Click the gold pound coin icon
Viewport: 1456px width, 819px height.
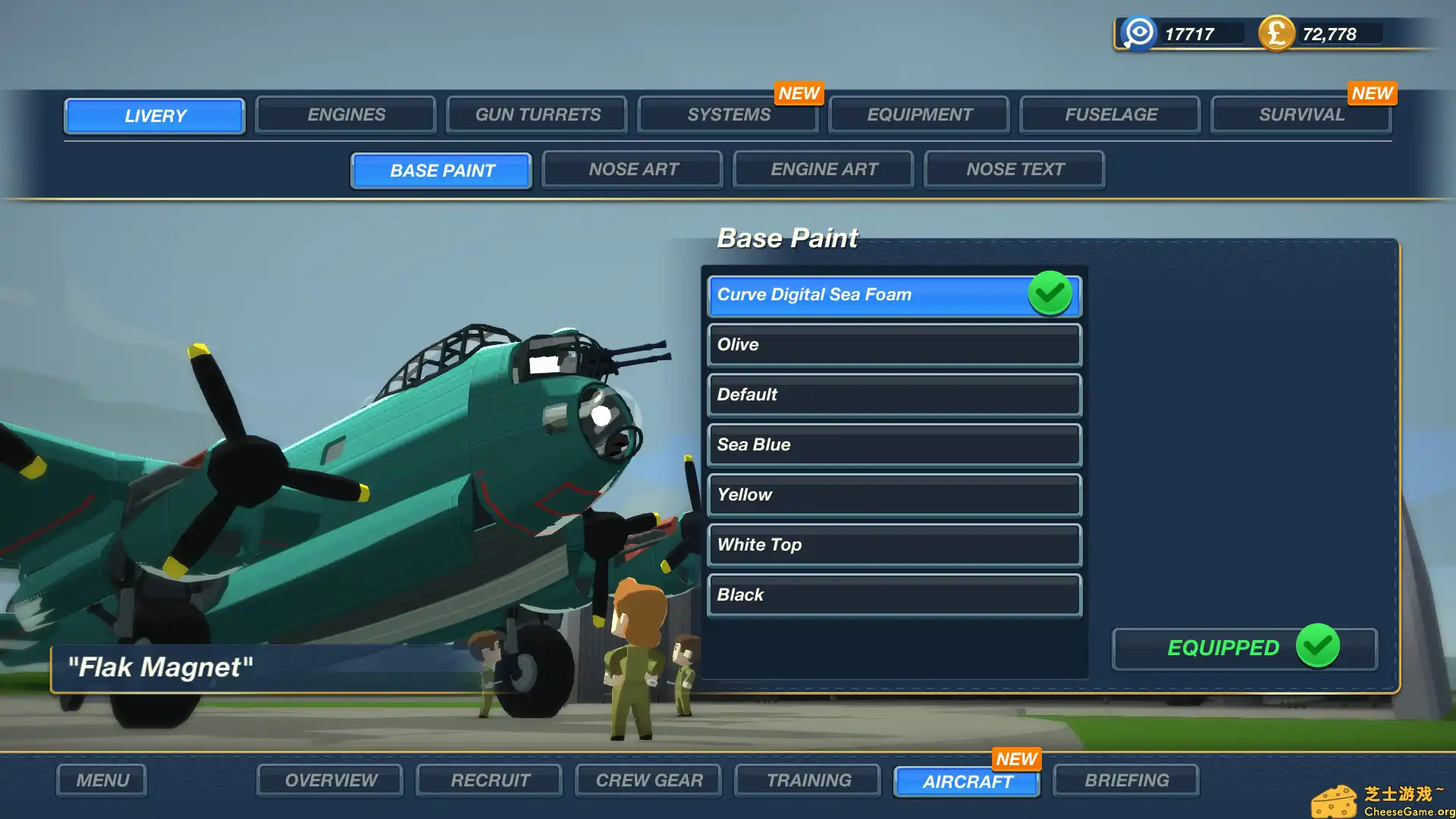pos(1276,33)
